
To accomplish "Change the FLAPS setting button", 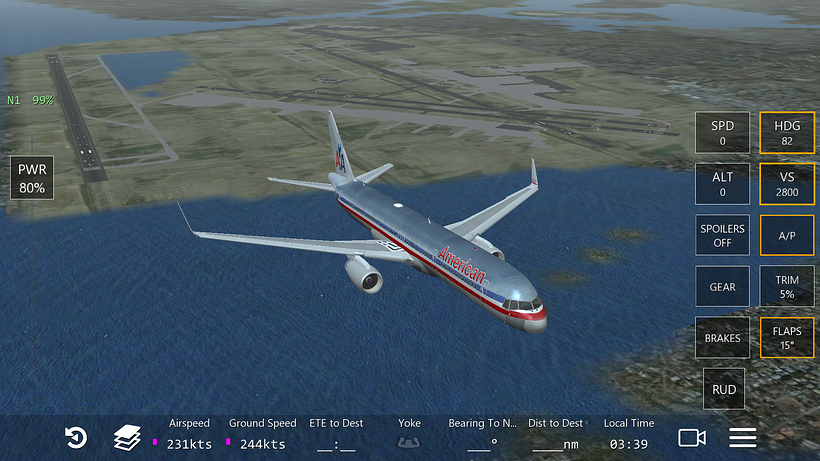I will point(787,338).
